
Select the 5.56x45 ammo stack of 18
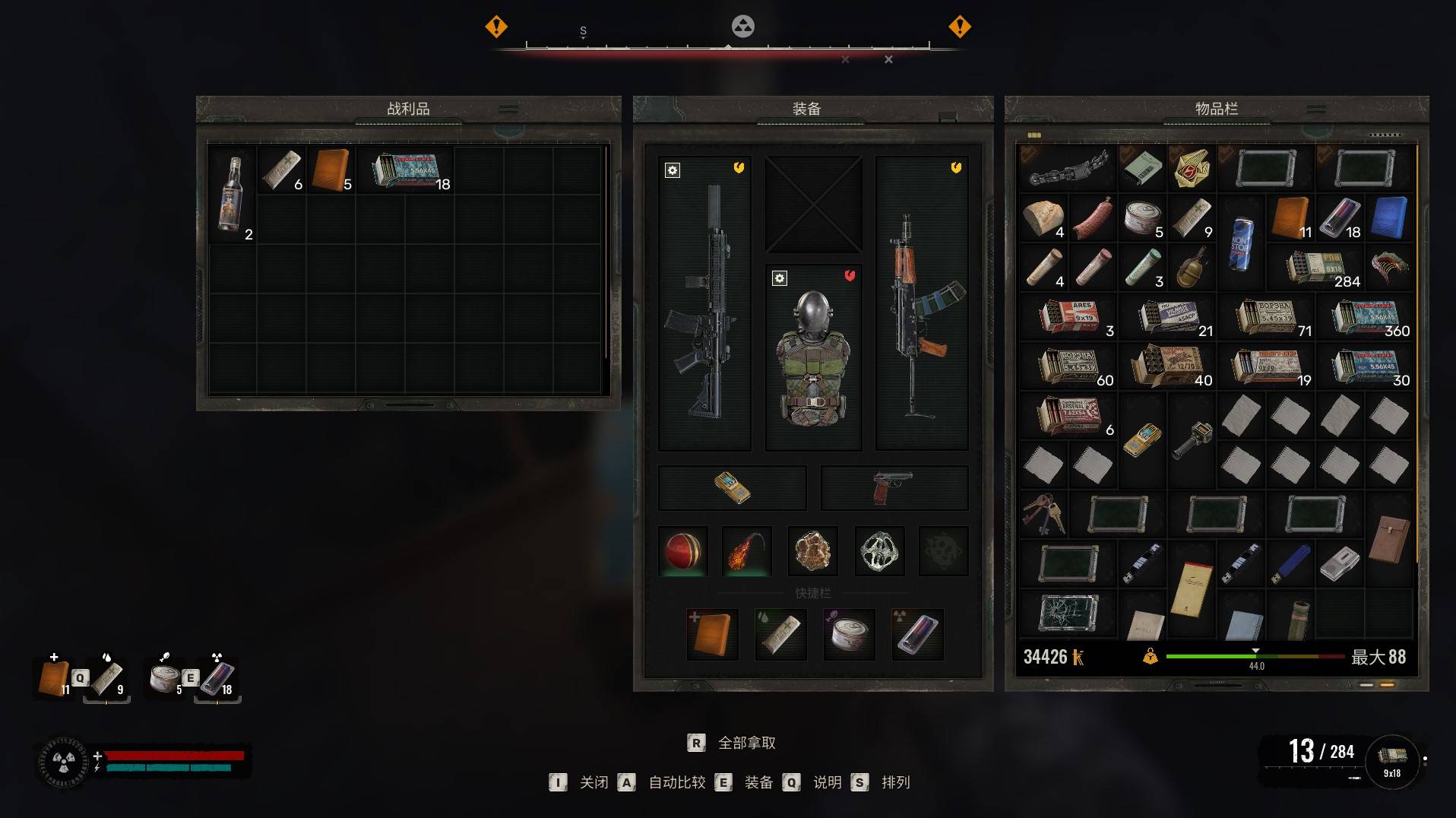point(405,170)
